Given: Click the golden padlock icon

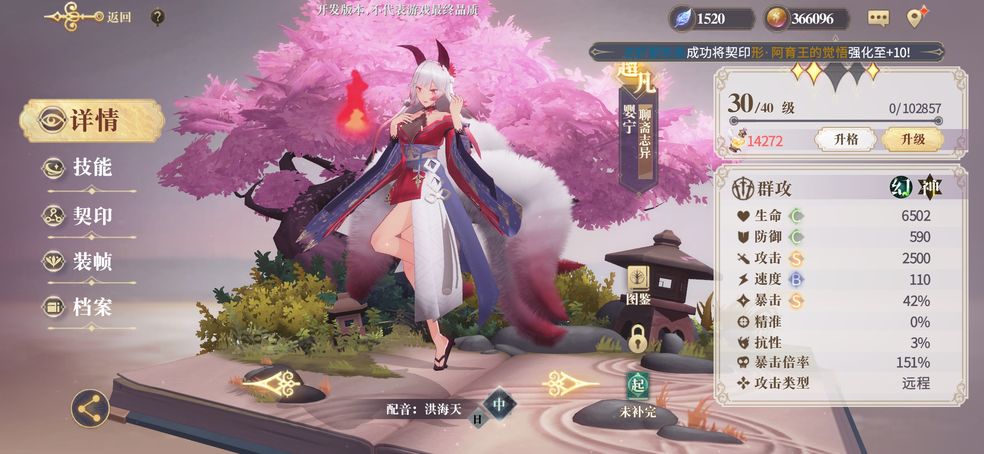Looking at the screenshot, I should (638, 338).
